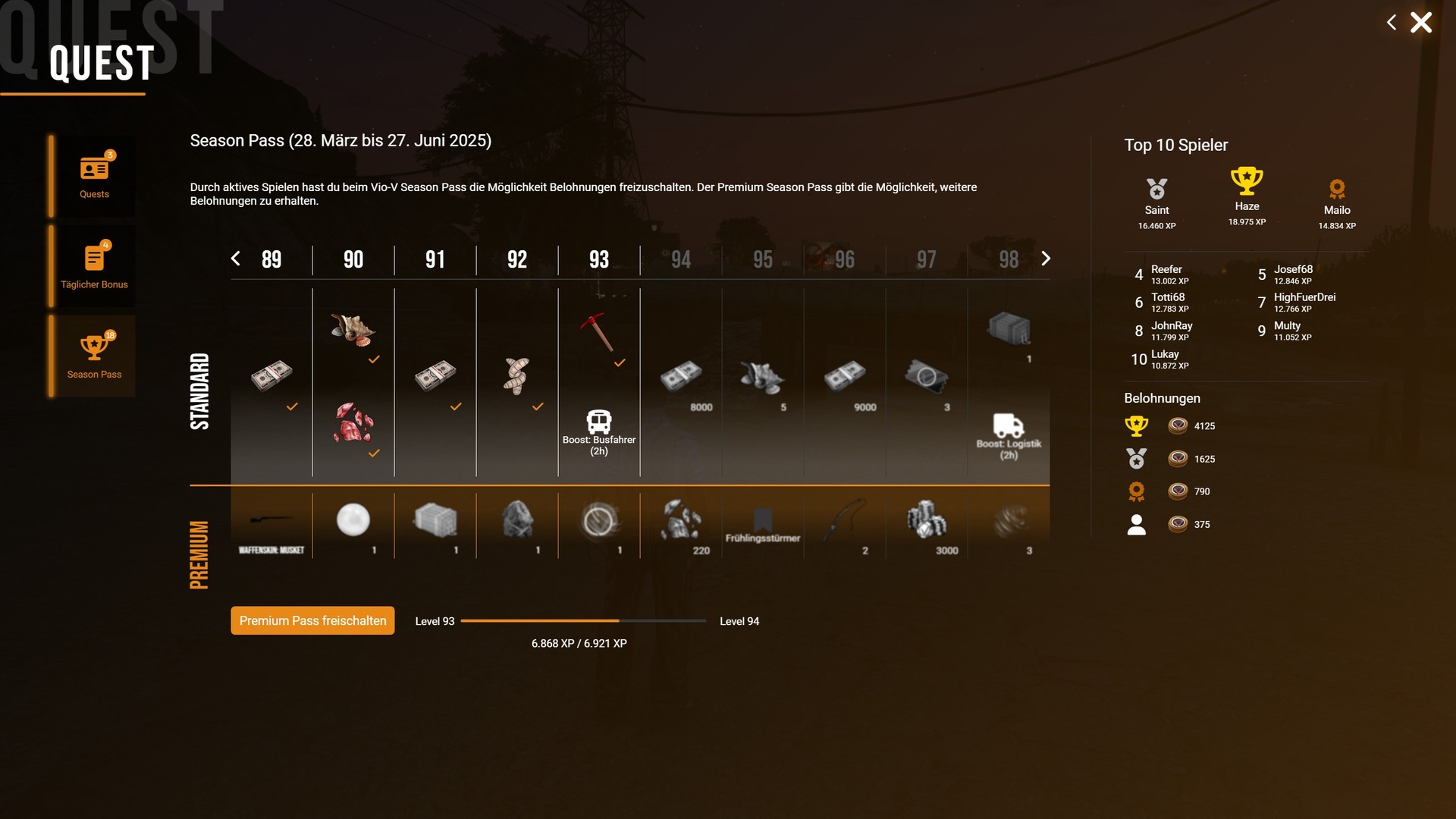This screenshot has height=819, width=1456.
Task: Show previous season pass levels
Action: click(236, 259)
